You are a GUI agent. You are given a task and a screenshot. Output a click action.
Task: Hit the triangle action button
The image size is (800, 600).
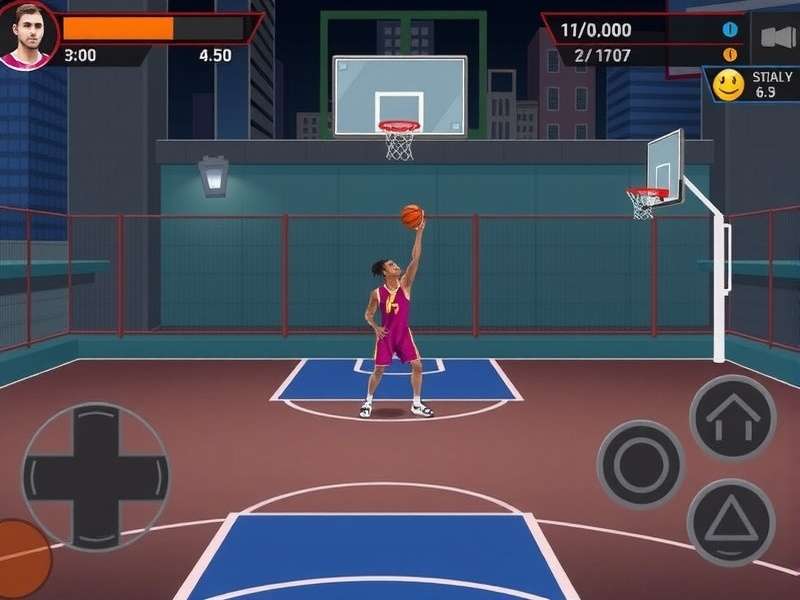pos(731,521)
